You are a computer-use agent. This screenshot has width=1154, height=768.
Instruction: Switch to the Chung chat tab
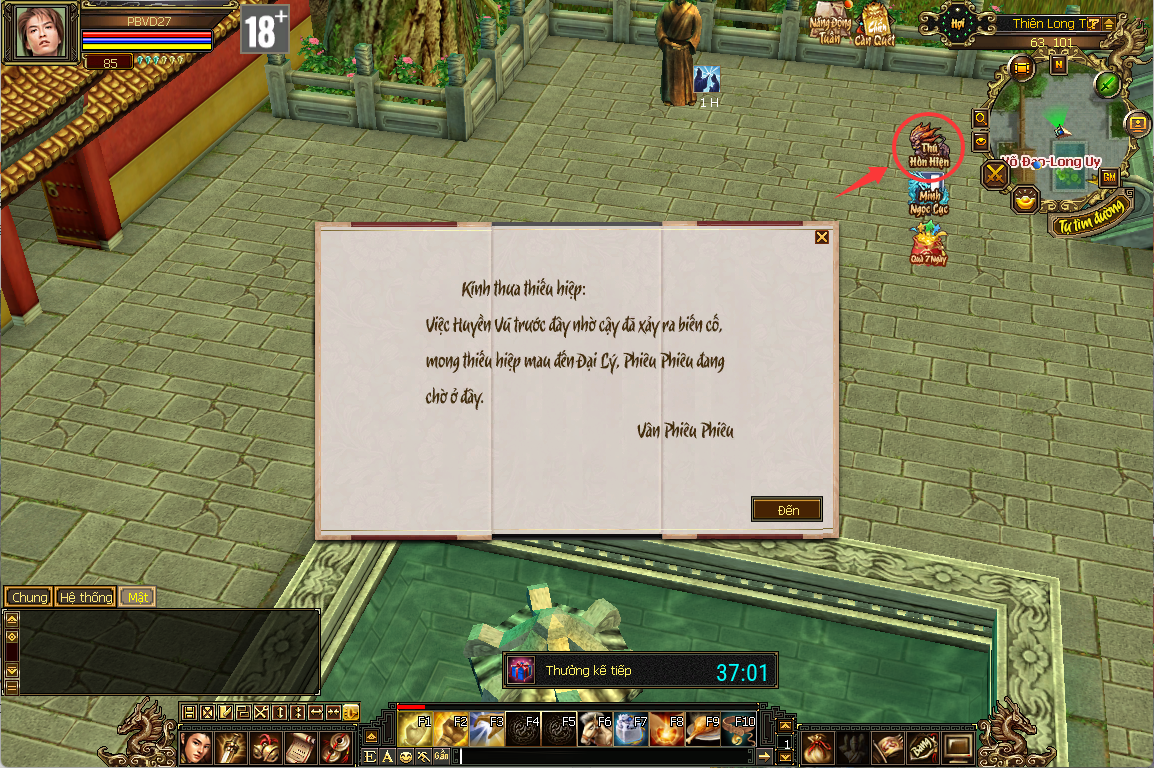click(x=29, y=597)
